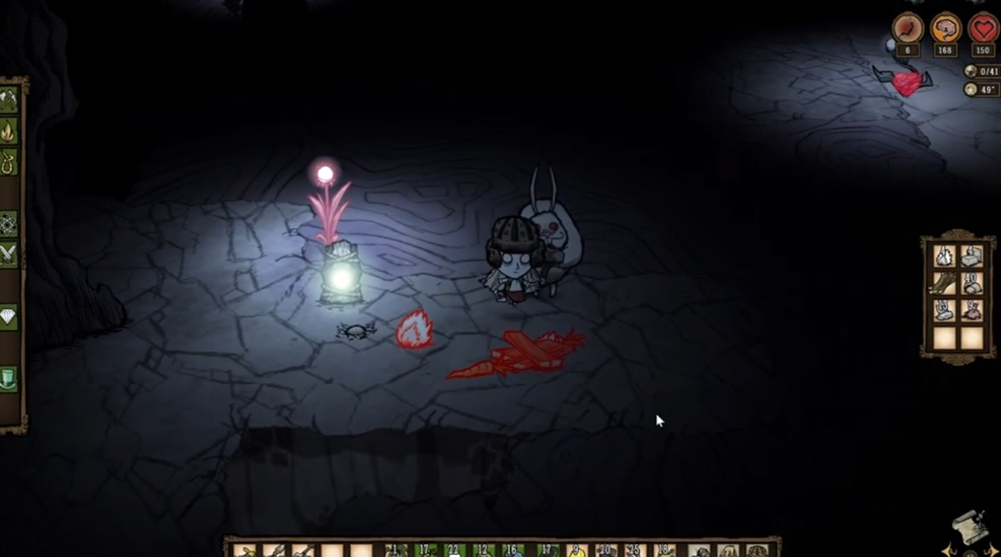The width and height of the screenshot is (1001, 557).
Task: Open the Tools crafting tab
Action: pyautogui.click(x=9, y=99)
